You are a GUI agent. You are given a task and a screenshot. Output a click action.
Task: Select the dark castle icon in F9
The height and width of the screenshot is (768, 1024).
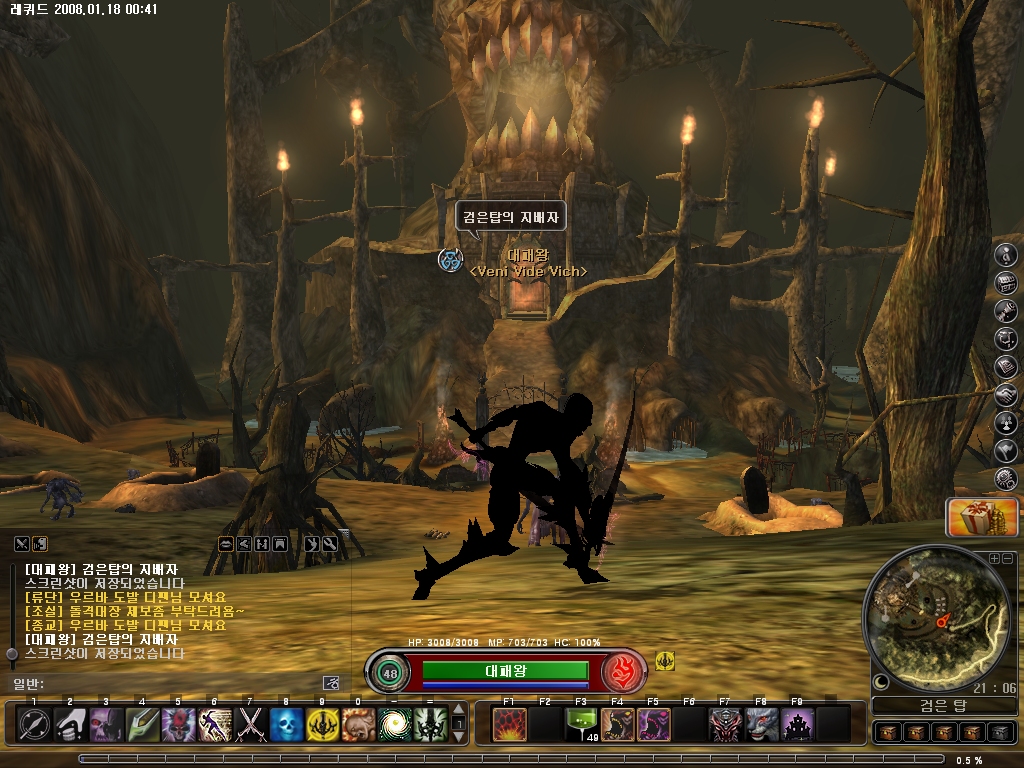click(x=797, y=724)
